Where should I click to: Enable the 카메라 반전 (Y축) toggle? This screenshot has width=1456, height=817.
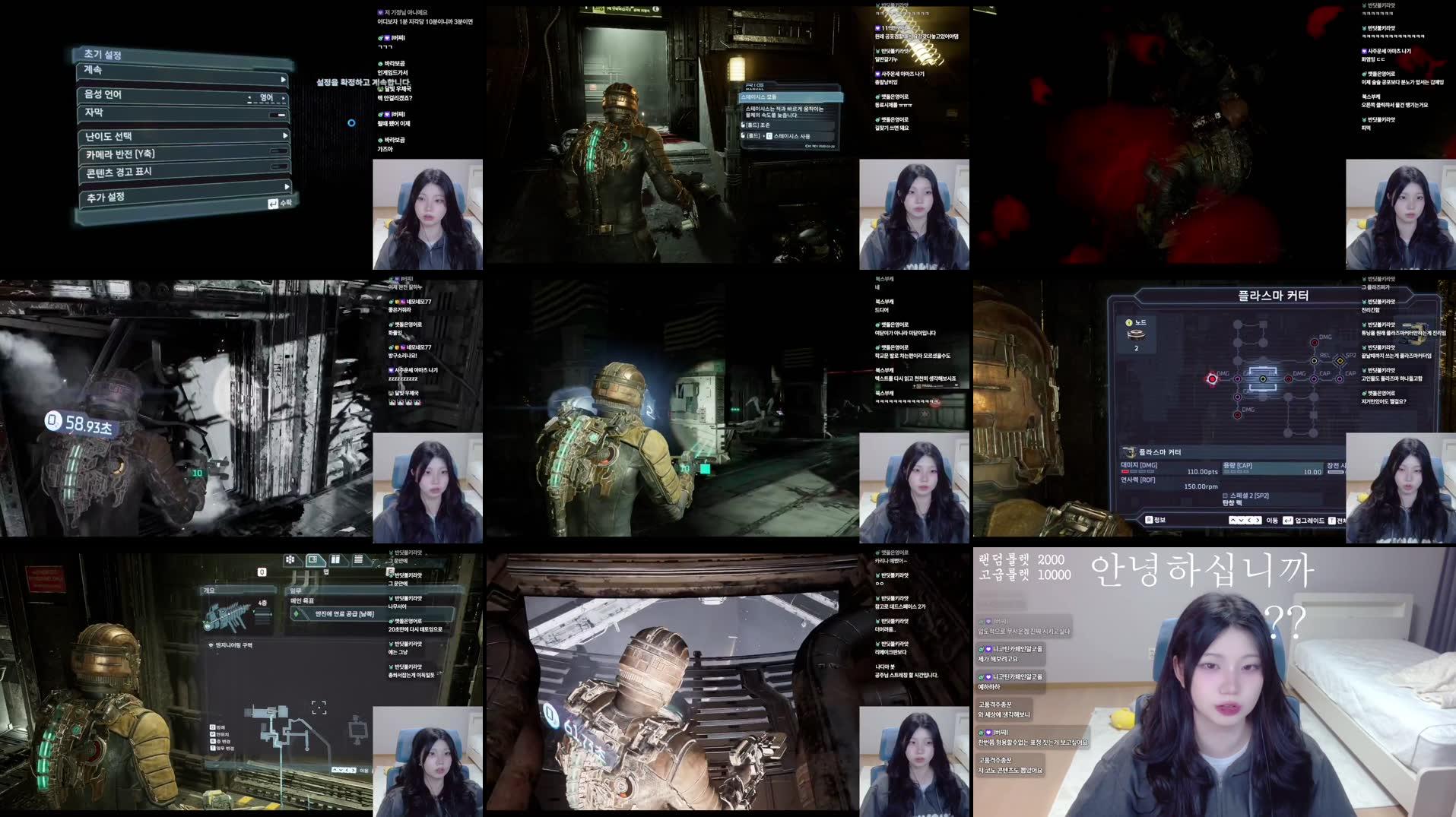278,153
